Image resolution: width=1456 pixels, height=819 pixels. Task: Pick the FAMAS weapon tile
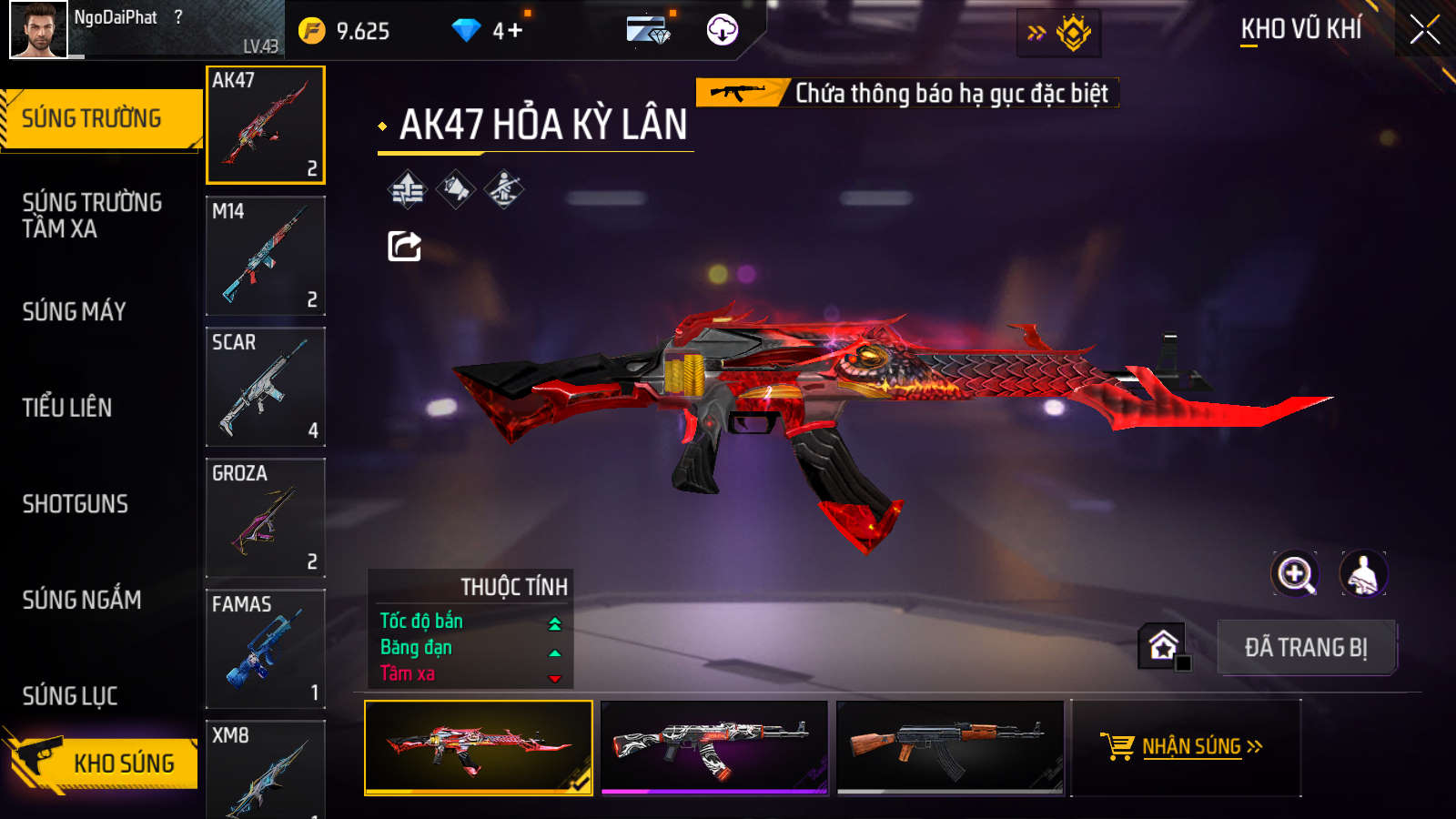(266, 649)
